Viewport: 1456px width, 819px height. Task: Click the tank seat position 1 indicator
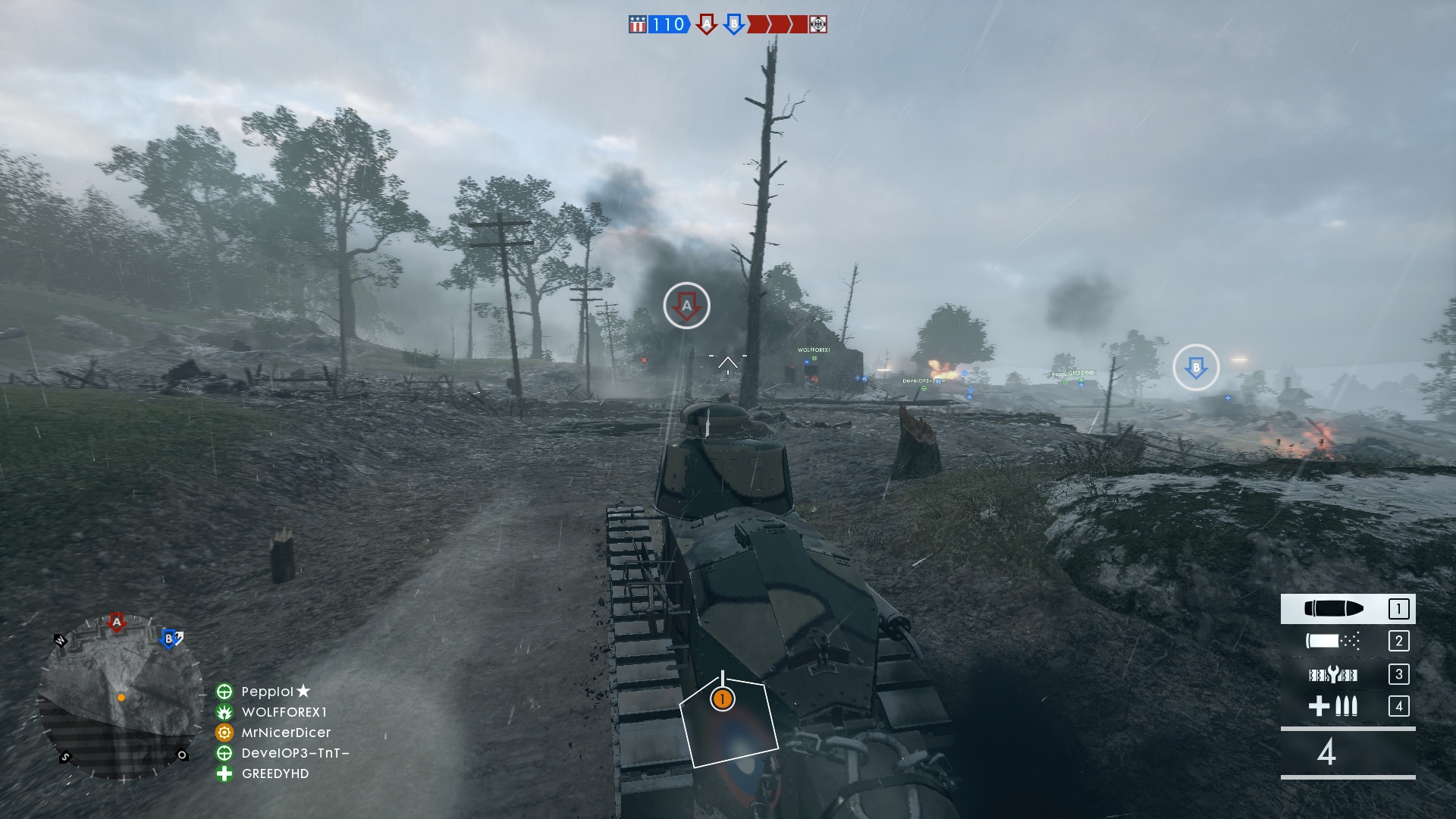point(723,698)
